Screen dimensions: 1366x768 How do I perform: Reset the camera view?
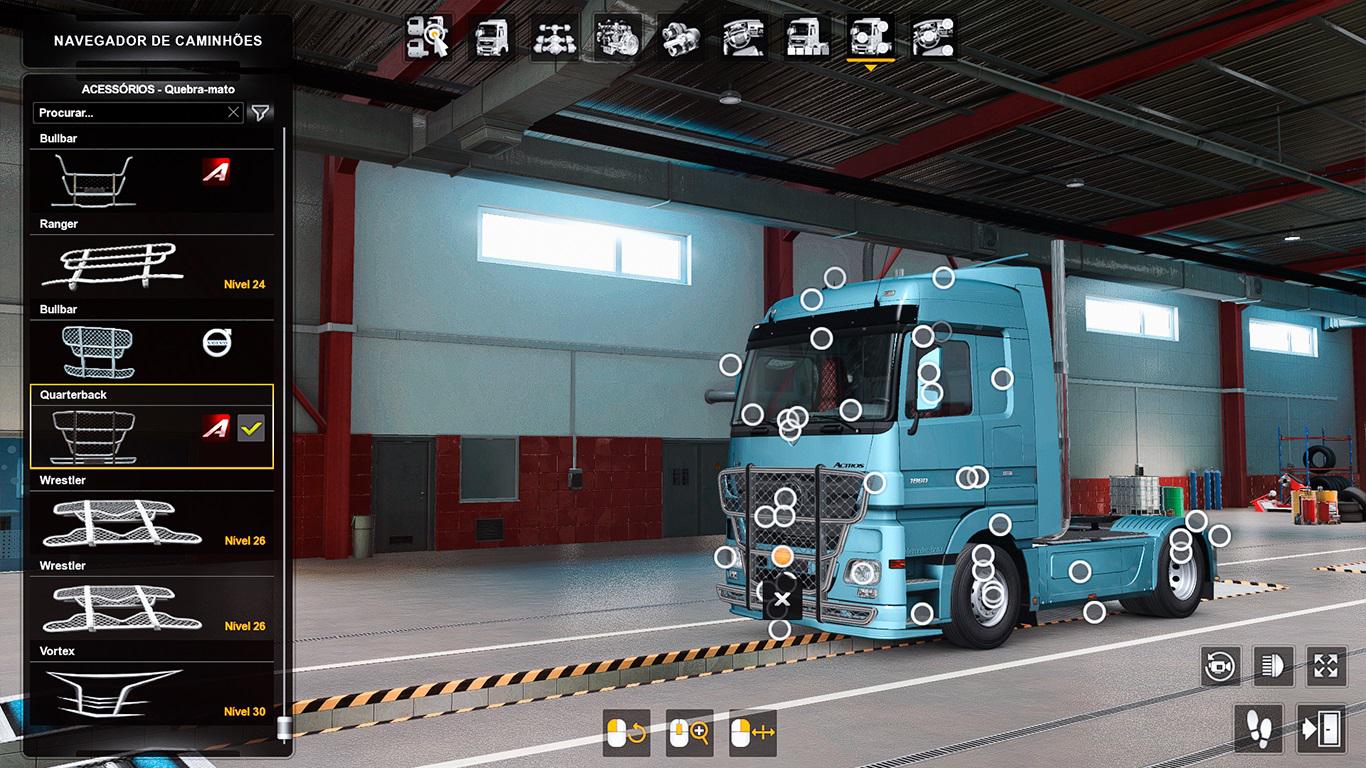pos(1220,666)
